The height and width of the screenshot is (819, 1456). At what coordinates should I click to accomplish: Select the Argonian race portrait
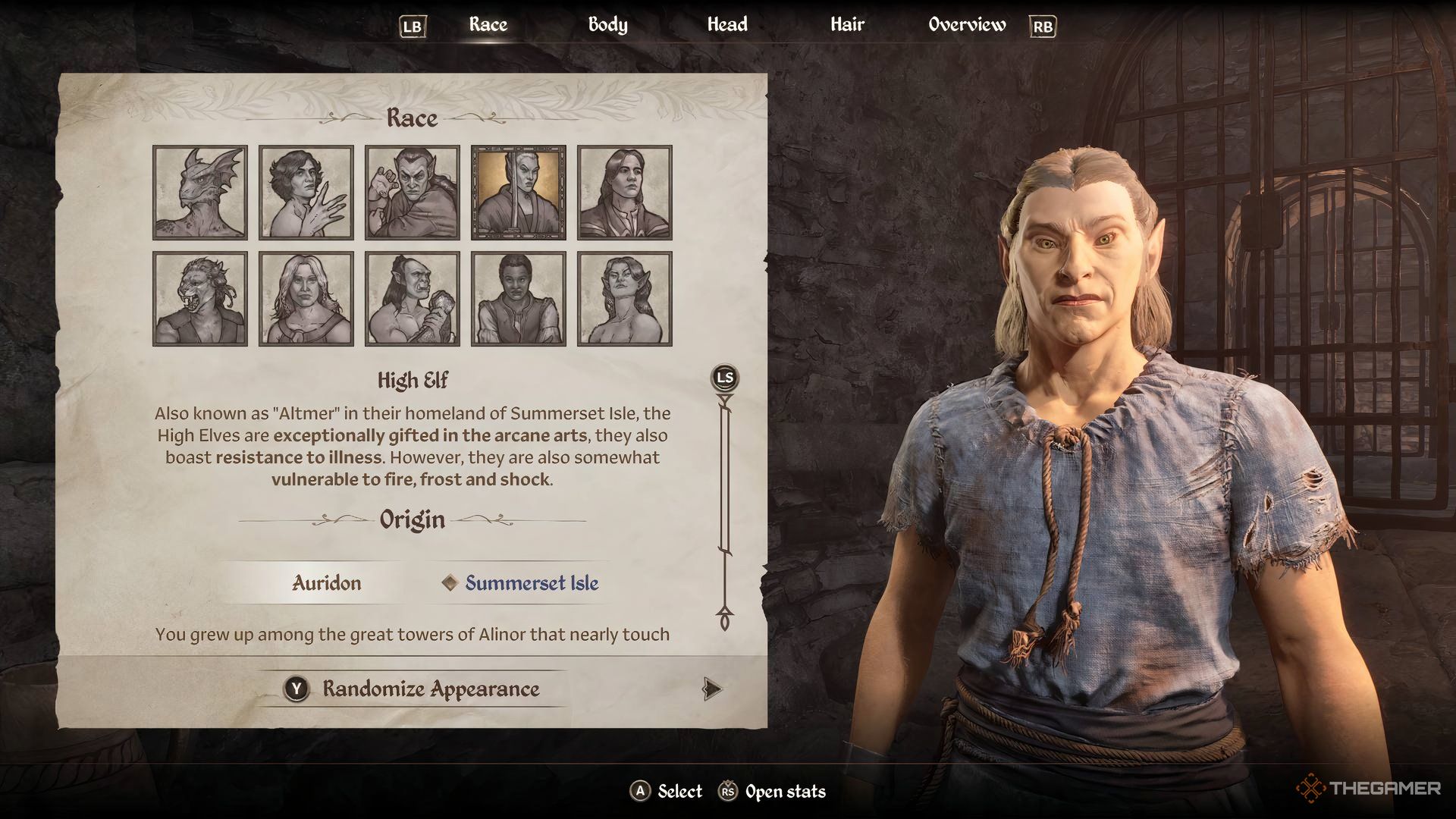(x=199, y=192)
